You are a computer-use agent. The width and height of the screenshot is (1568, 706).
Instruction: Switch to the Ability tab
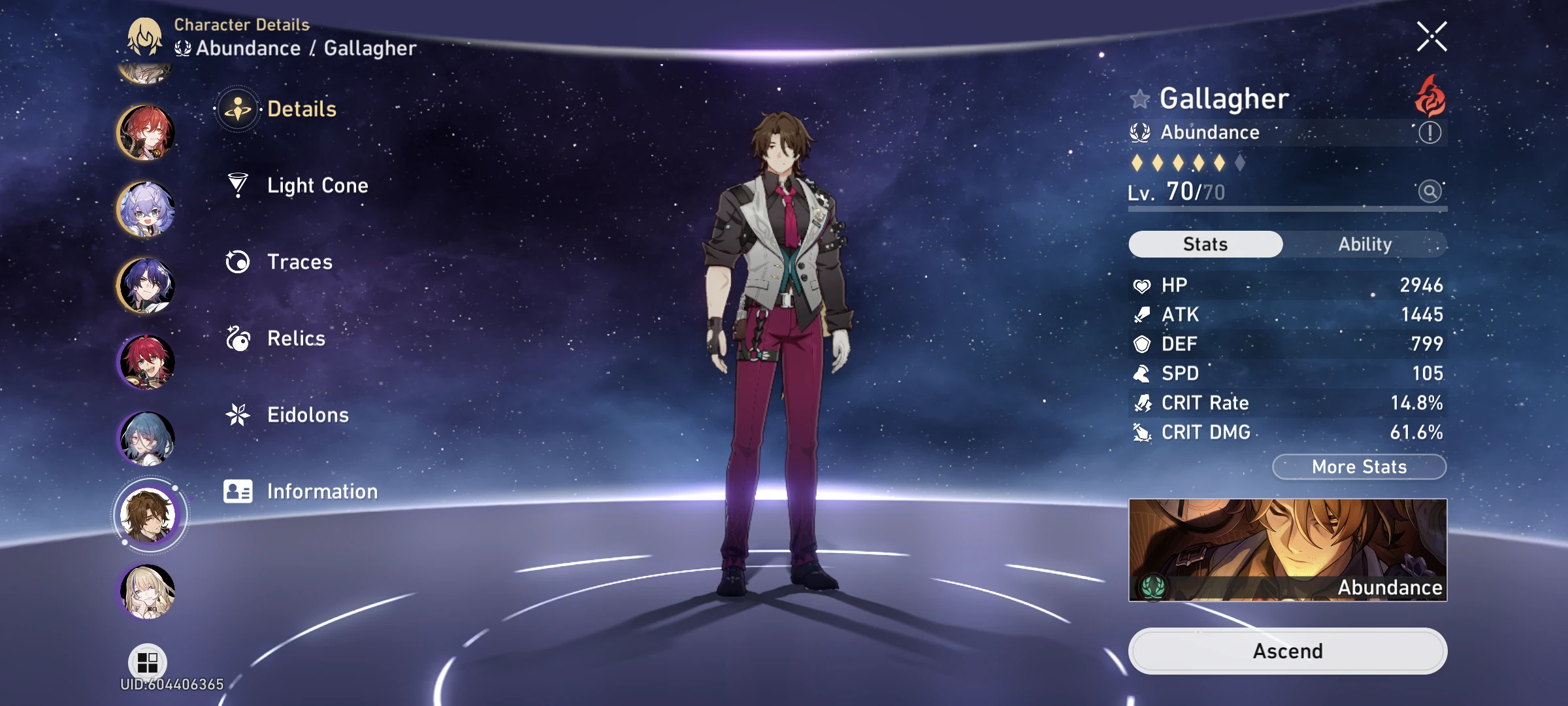[x=1365, y=244]
